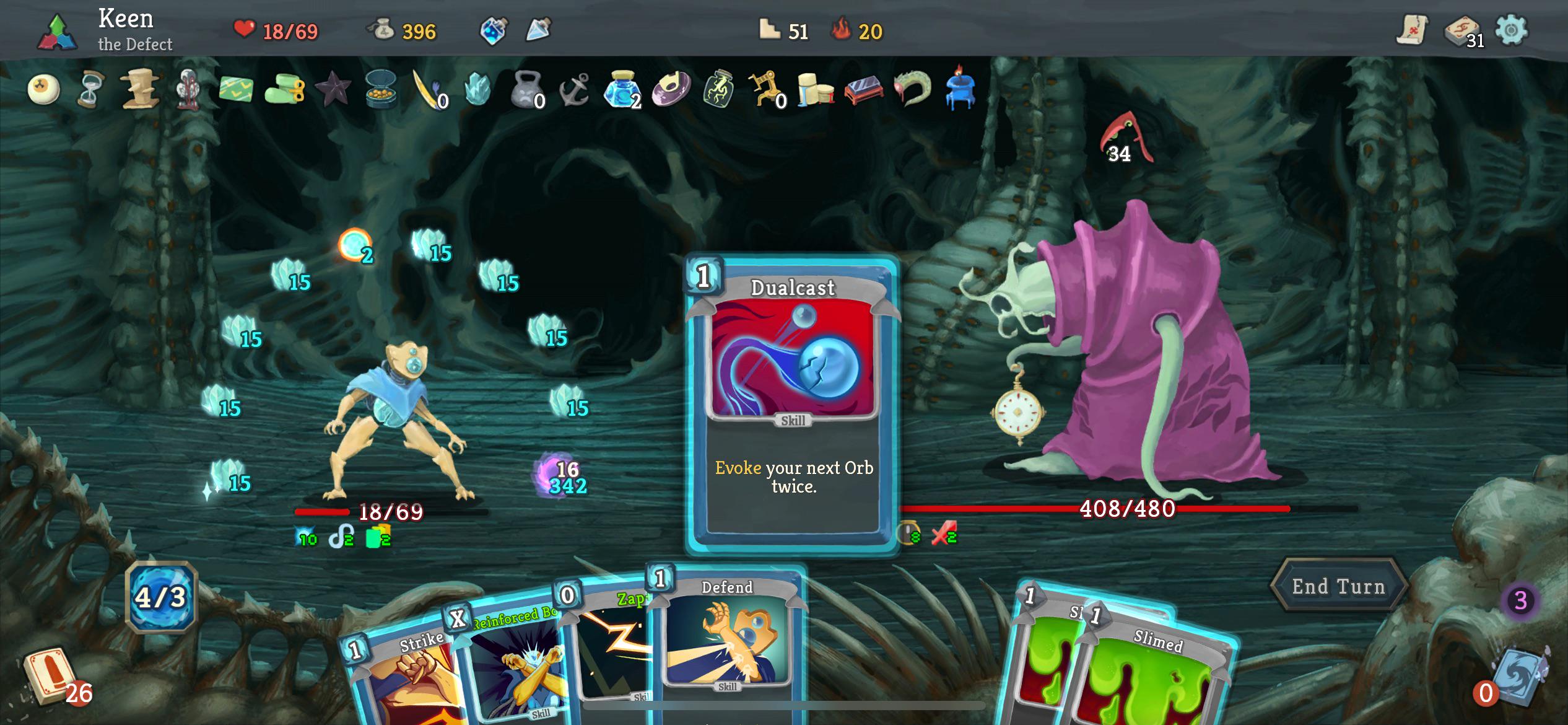Viewport: 1568px width, 725px height.
Task: Show the exhaust pile with 3 cards
Action: pyautogui.click(x=1520, y=600)
